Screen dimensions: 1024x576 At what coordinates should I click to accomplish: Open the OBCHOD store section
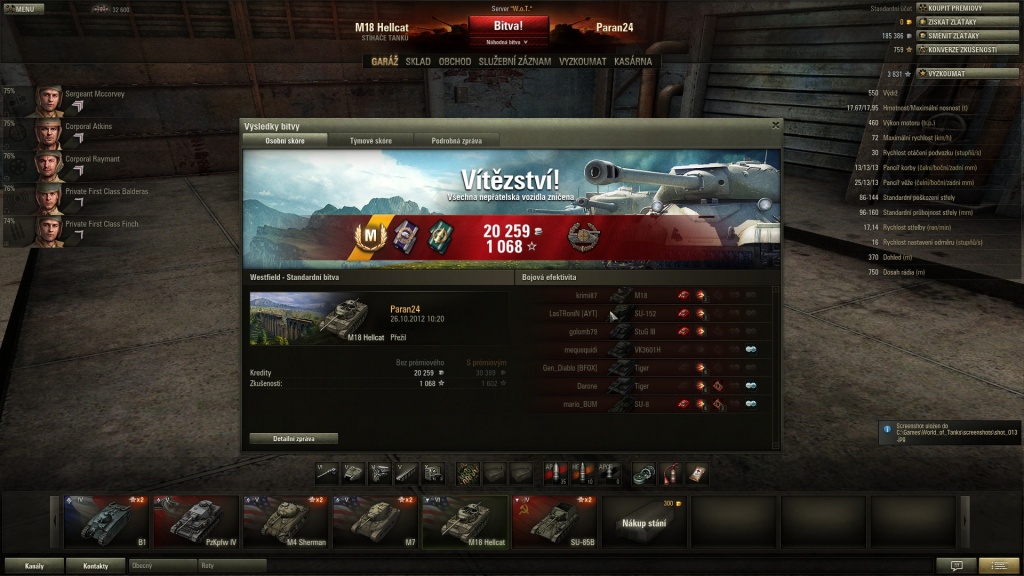tap(455, 61)
